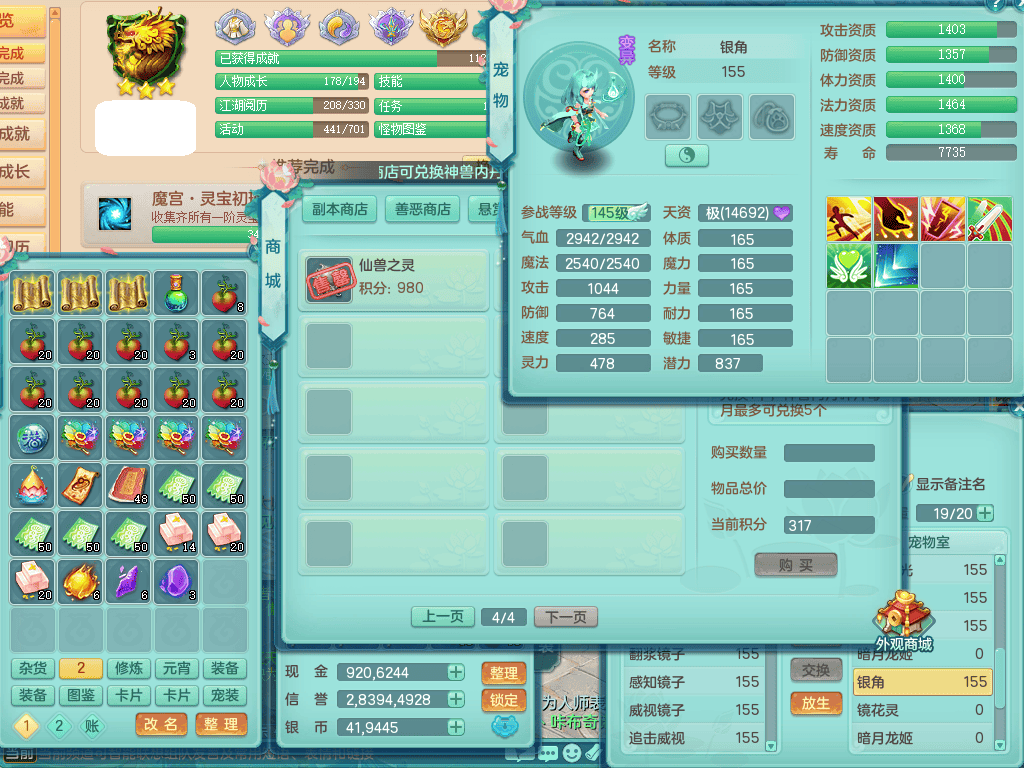Click the greyed 购买 buy button
Image resolution: width=1024 pixels, height=768 pixels.
(795, 565)
